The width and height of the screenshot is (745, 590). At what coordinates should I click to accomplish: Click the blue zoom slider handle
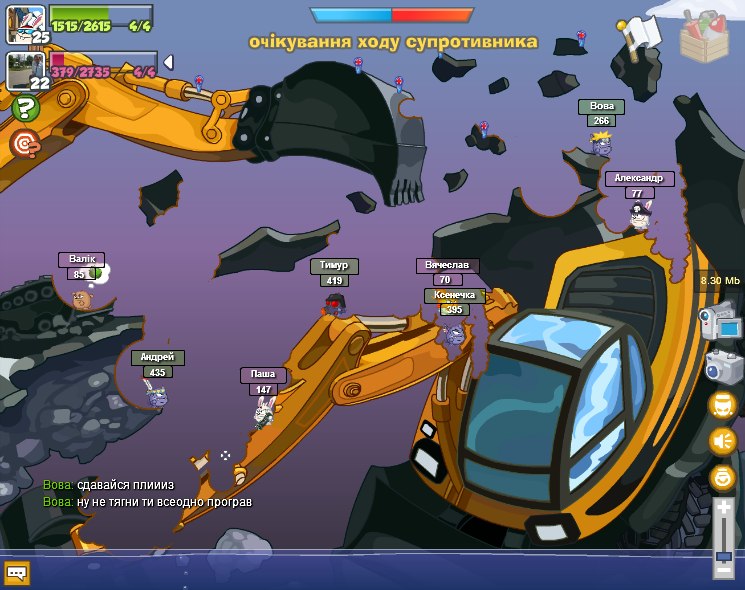pyautogui.click(x=723, y=555)
